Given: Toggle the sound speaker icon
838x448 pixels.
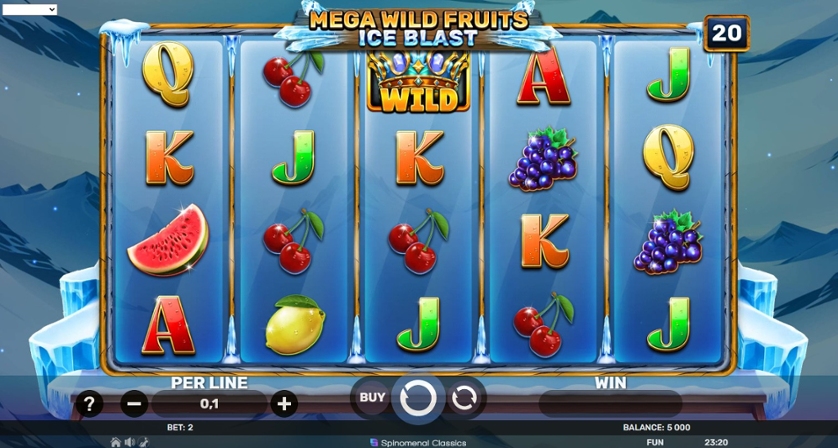Looking at the screenshot, I should point(130,441).
